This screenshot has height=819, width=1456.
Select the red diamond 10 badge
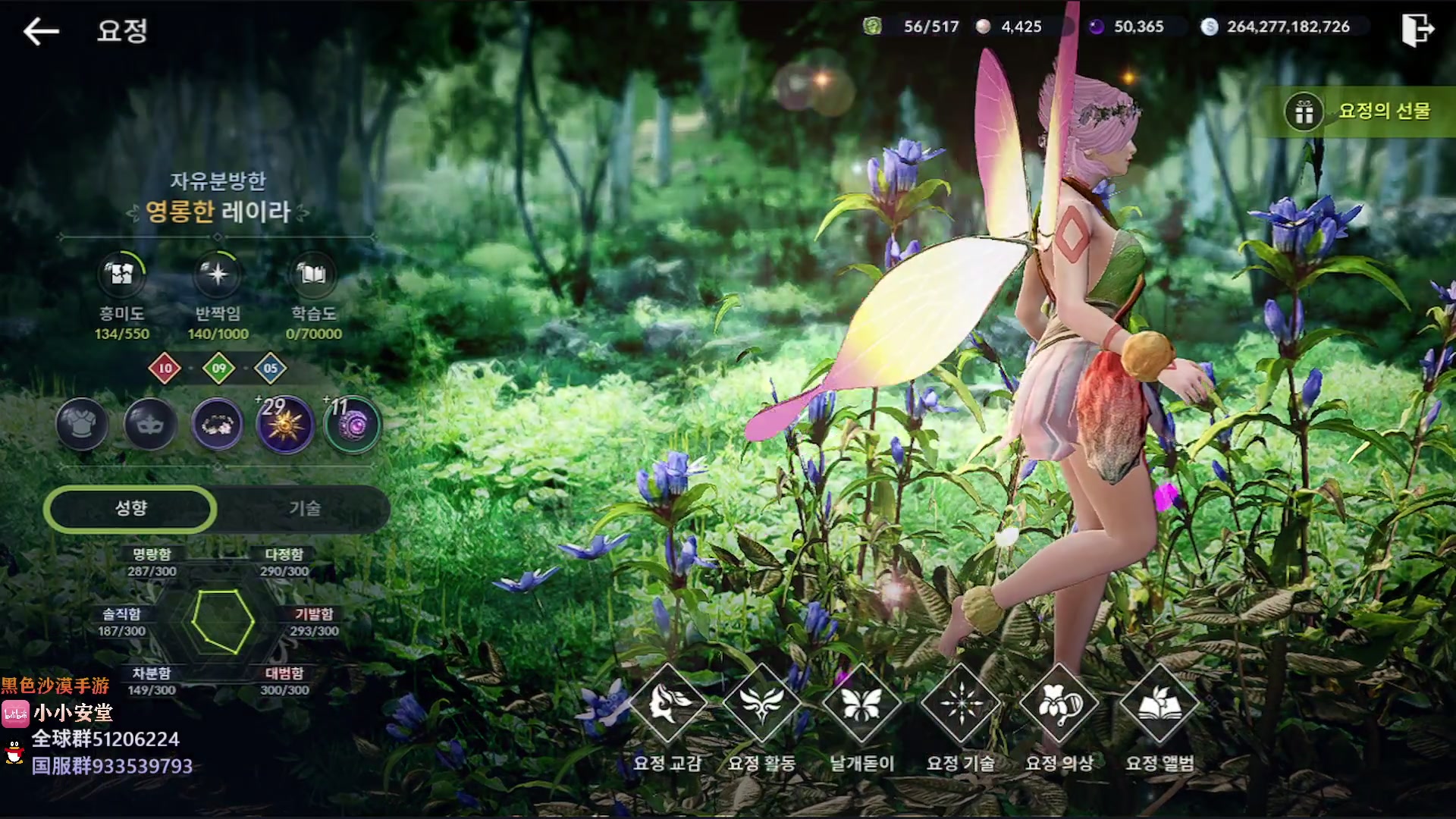pyautogui.click(x=165, y=369)
